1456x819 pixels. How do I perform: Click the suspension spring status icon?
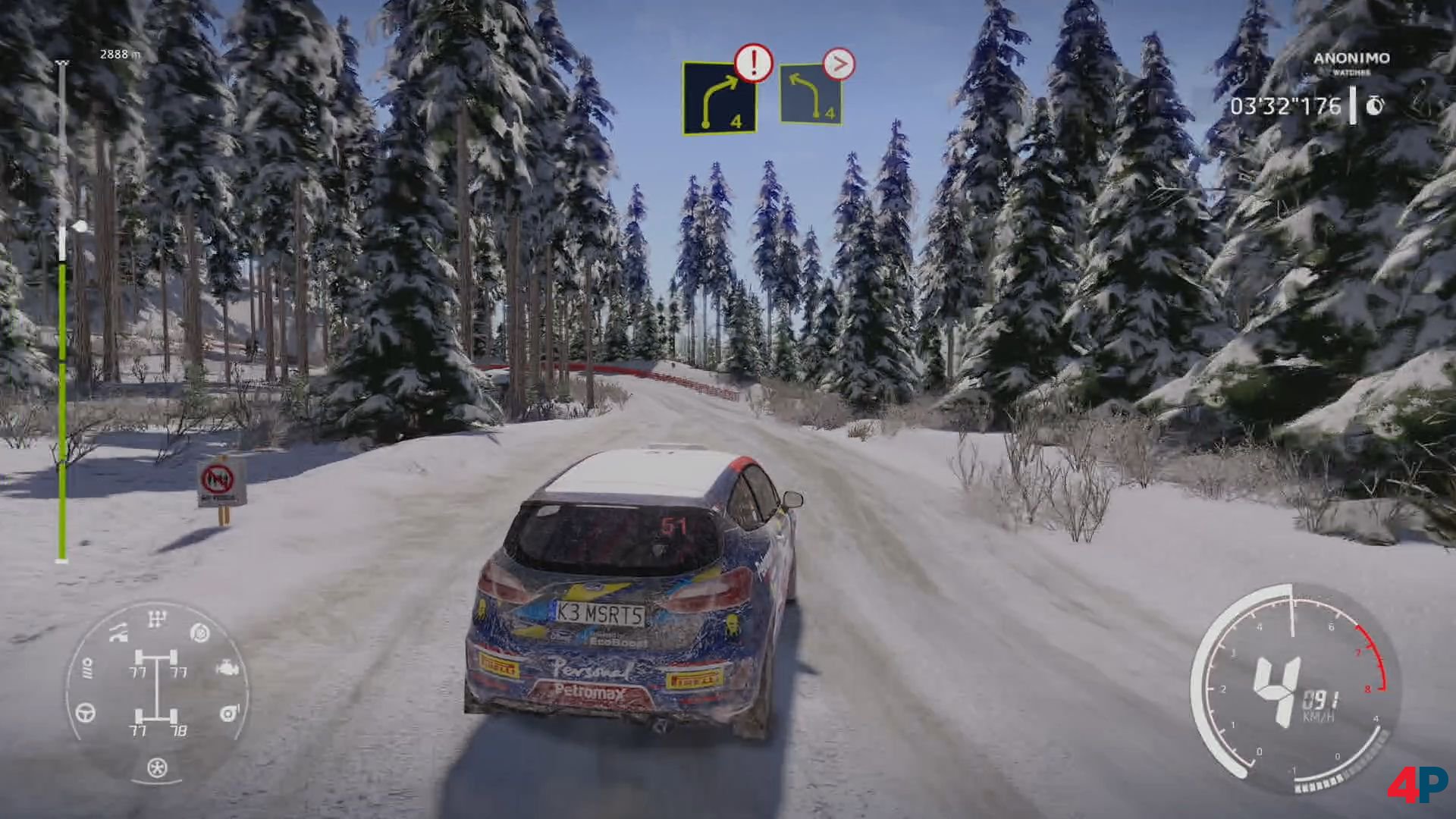pos(86,668)
